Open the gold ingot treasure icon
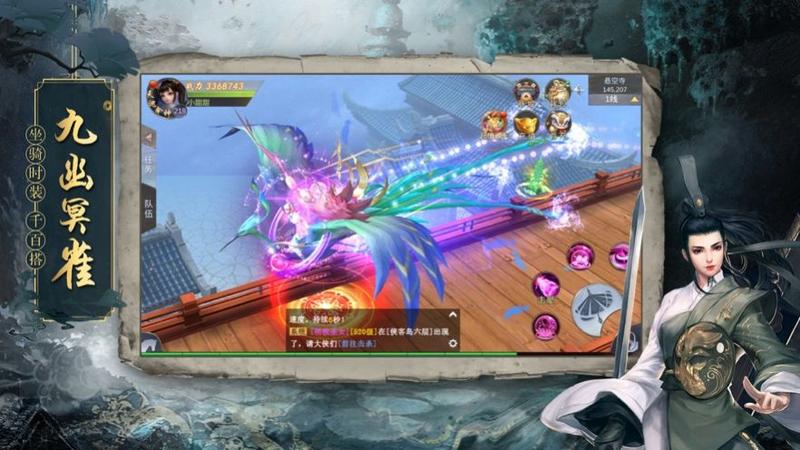Screen dimensions: 800x450 [x=526, y=124]
